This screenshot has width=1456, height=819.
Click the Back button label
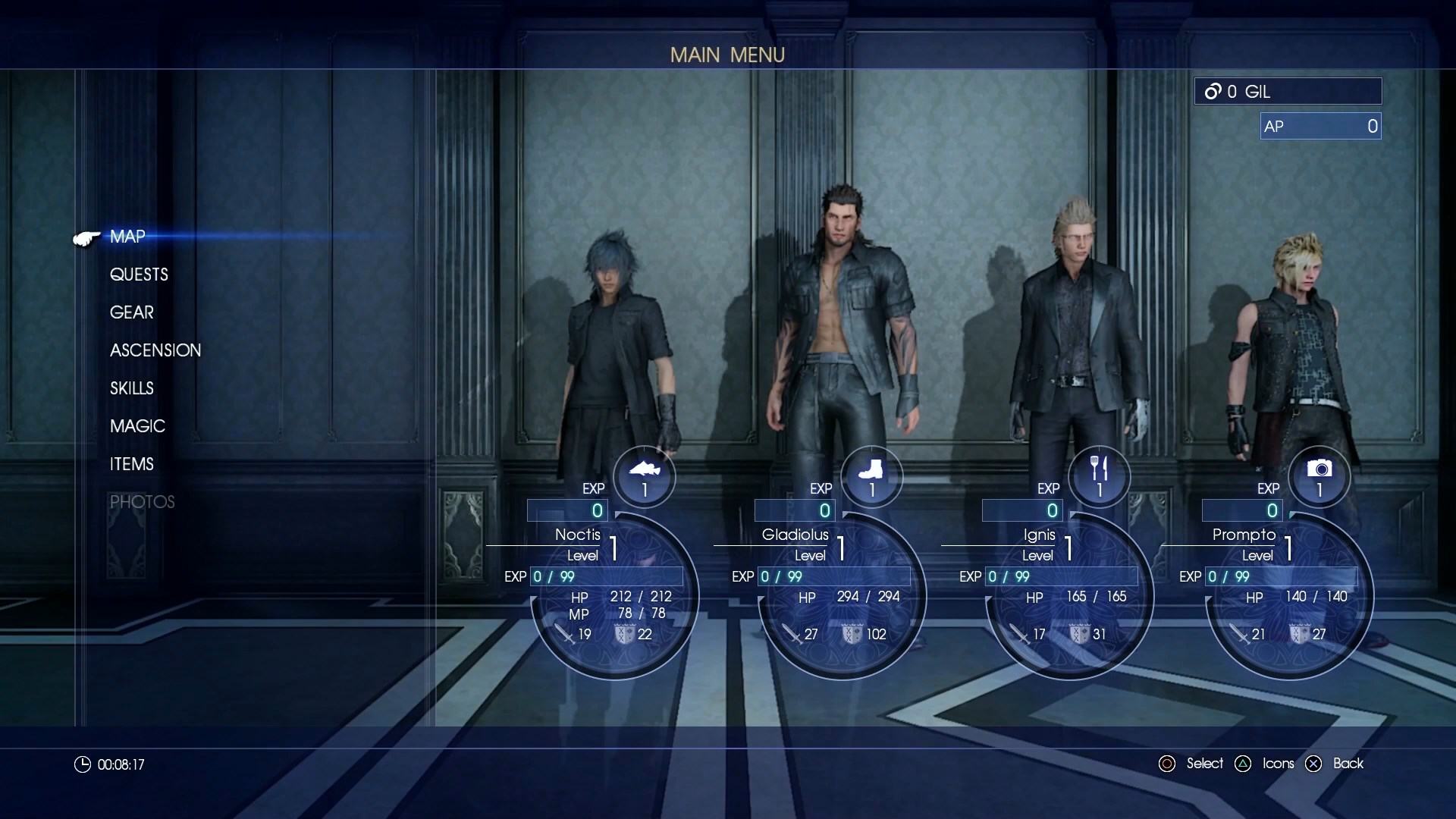[x=1348, y=764]
